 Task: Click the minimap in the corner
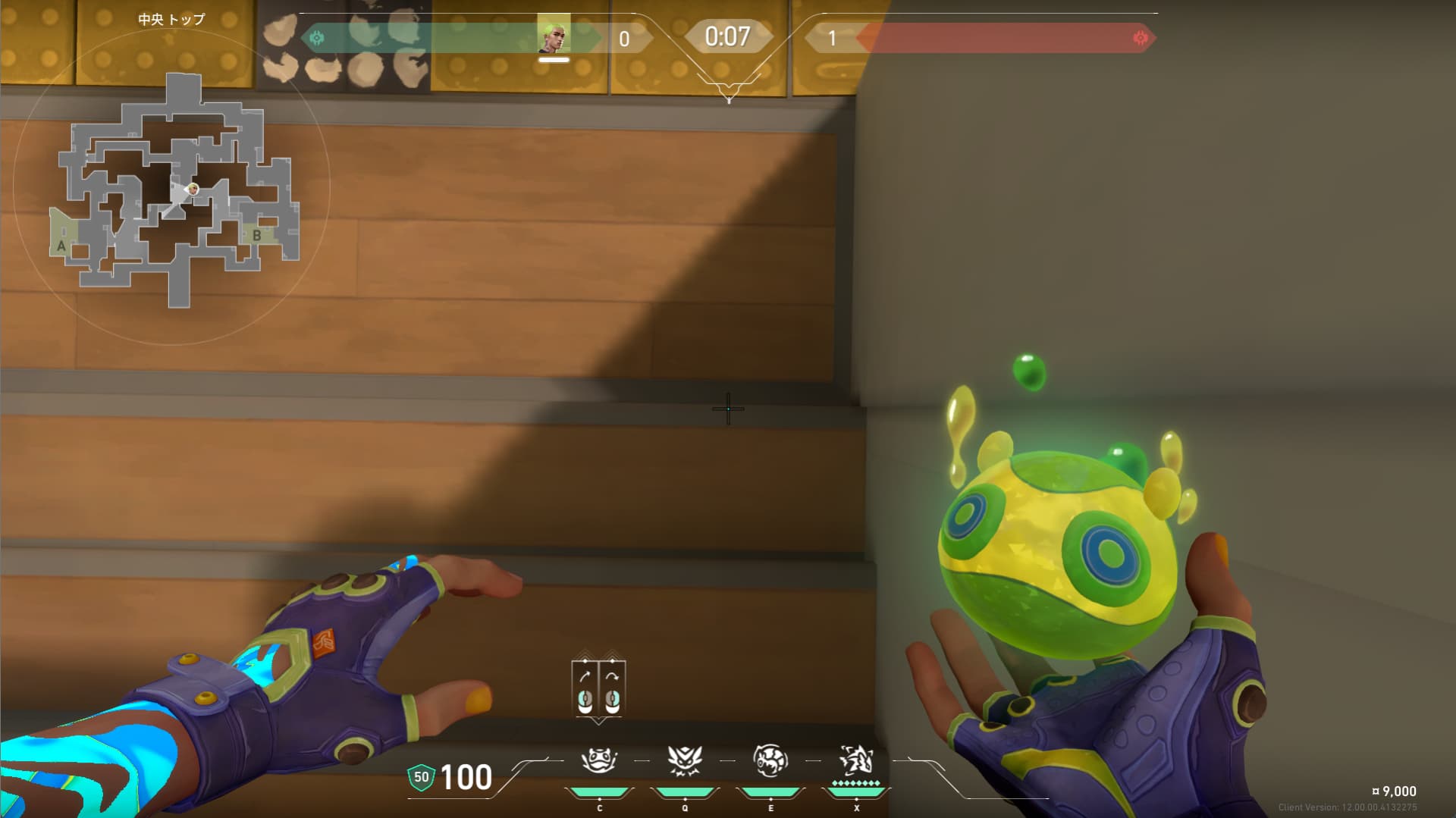[173, 188]
